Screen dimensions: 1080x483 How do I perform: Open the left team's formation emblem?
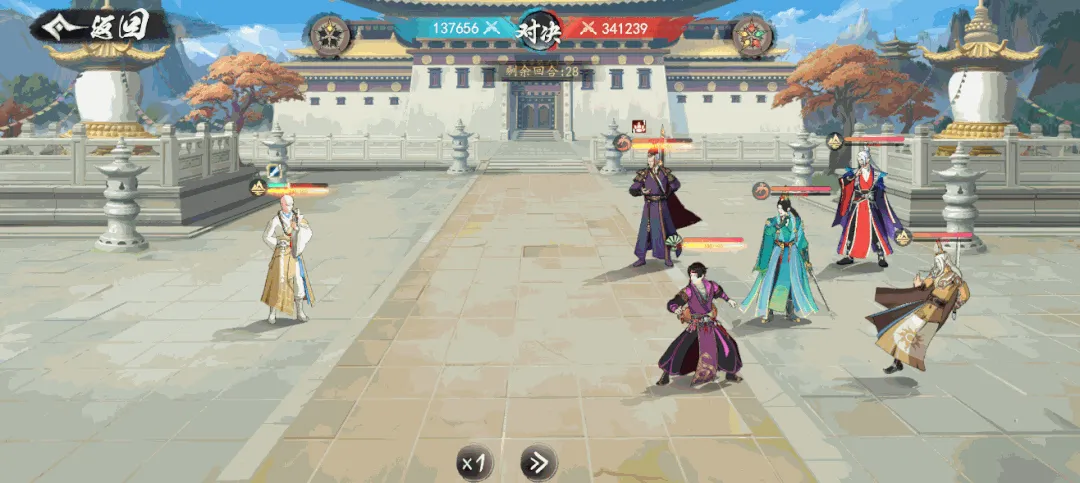(x=328, y=36)
